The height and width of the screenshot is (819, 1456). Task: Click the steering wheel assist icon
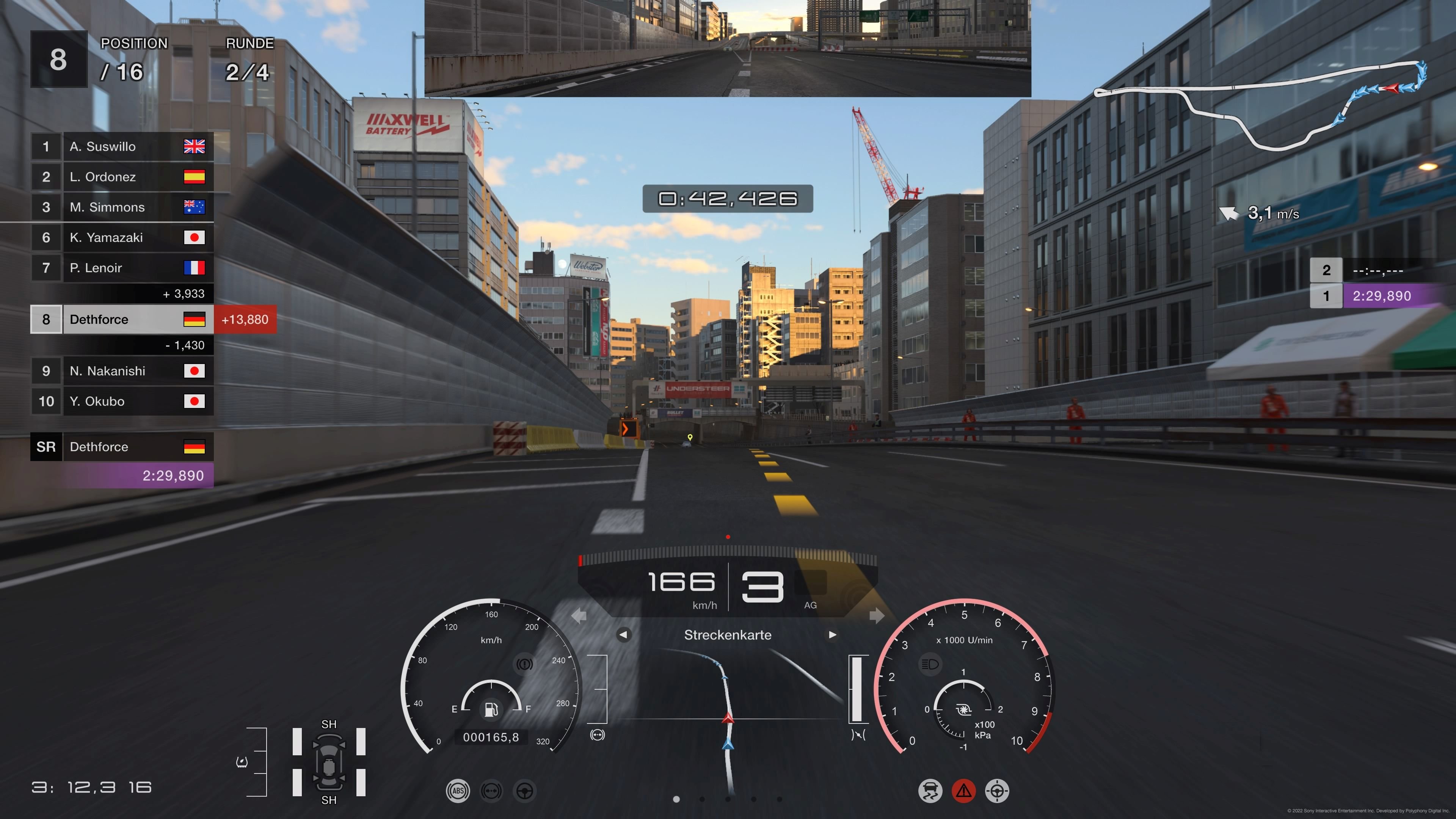tap(525, 791)
